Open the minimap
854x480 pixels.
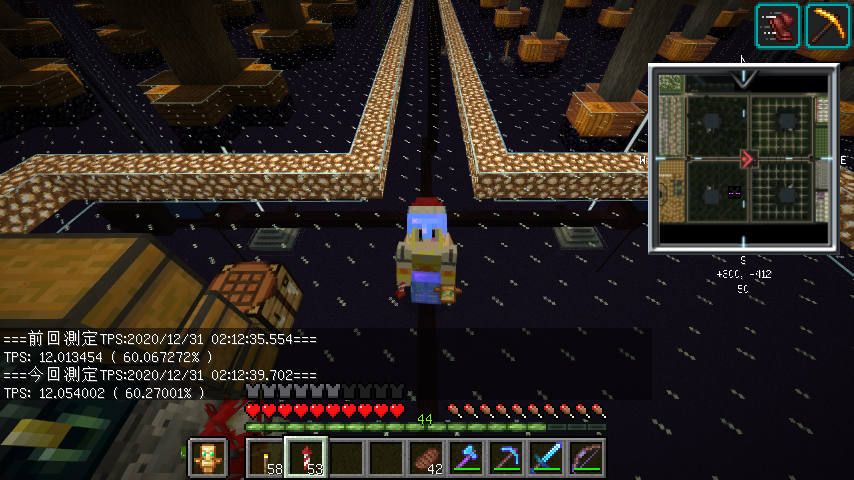click(x=742, y=160)
